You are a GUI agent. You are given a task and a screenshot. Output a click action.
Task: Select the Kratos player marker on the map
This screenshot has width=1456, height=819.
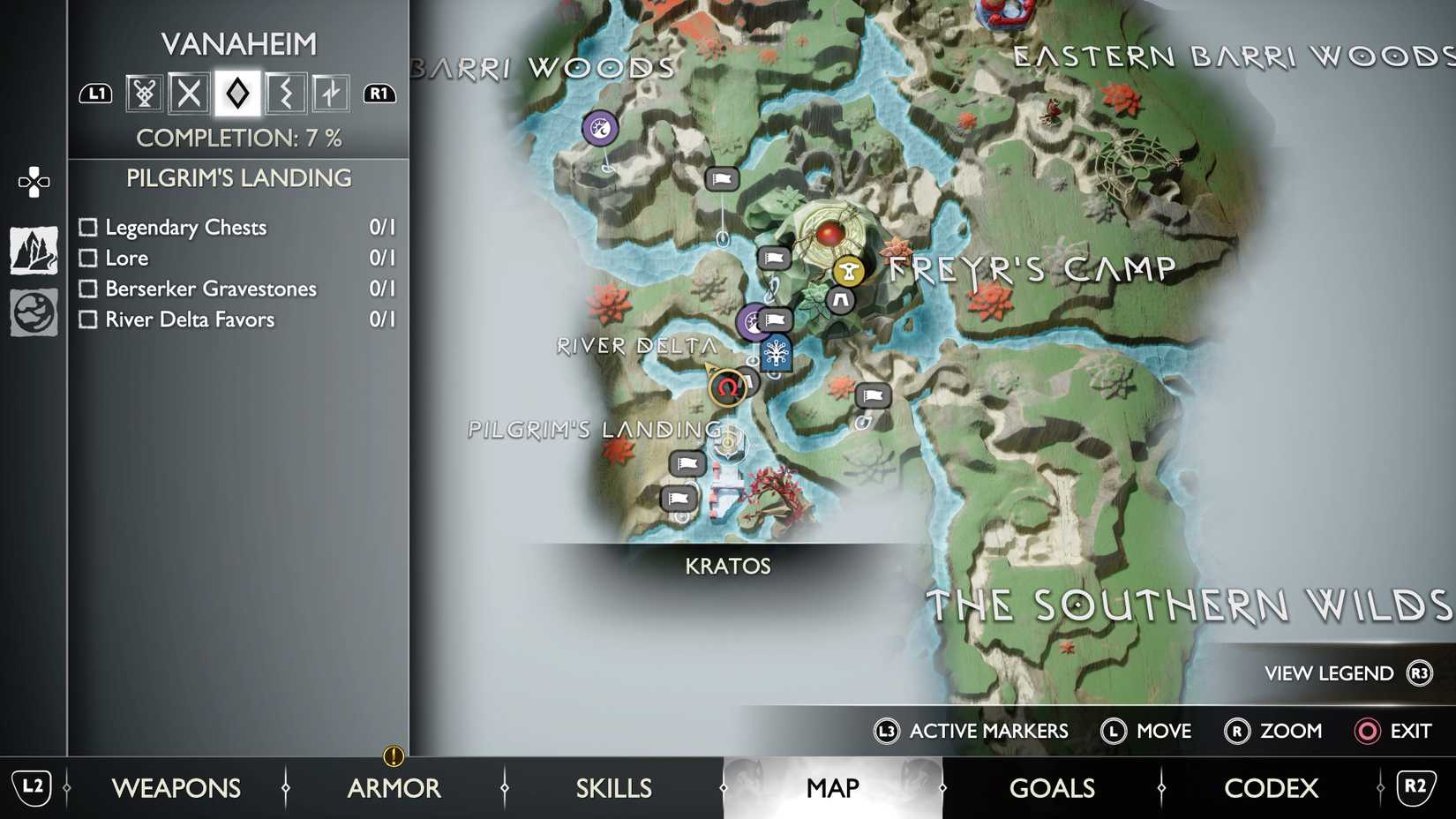click(x=726, y=388)
